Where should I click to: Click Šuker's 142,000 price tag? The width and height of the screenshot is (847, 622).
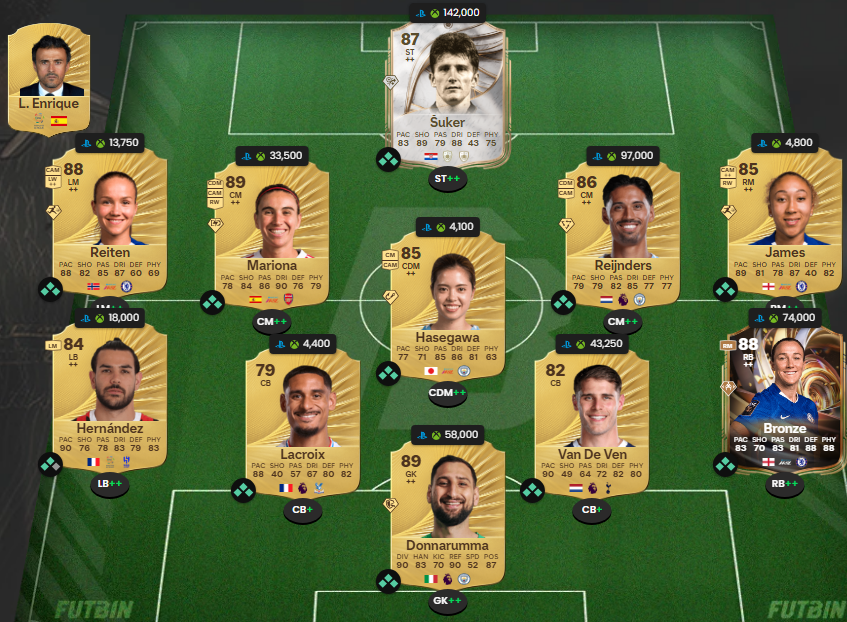click(x=446, y=13)
